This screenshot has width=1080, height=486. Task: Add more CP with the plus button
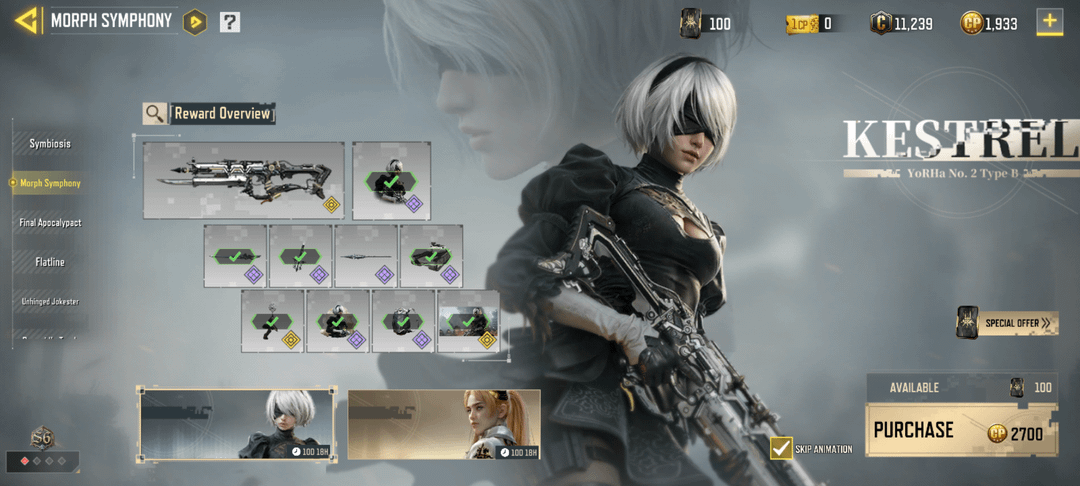tap(1049, 21)
